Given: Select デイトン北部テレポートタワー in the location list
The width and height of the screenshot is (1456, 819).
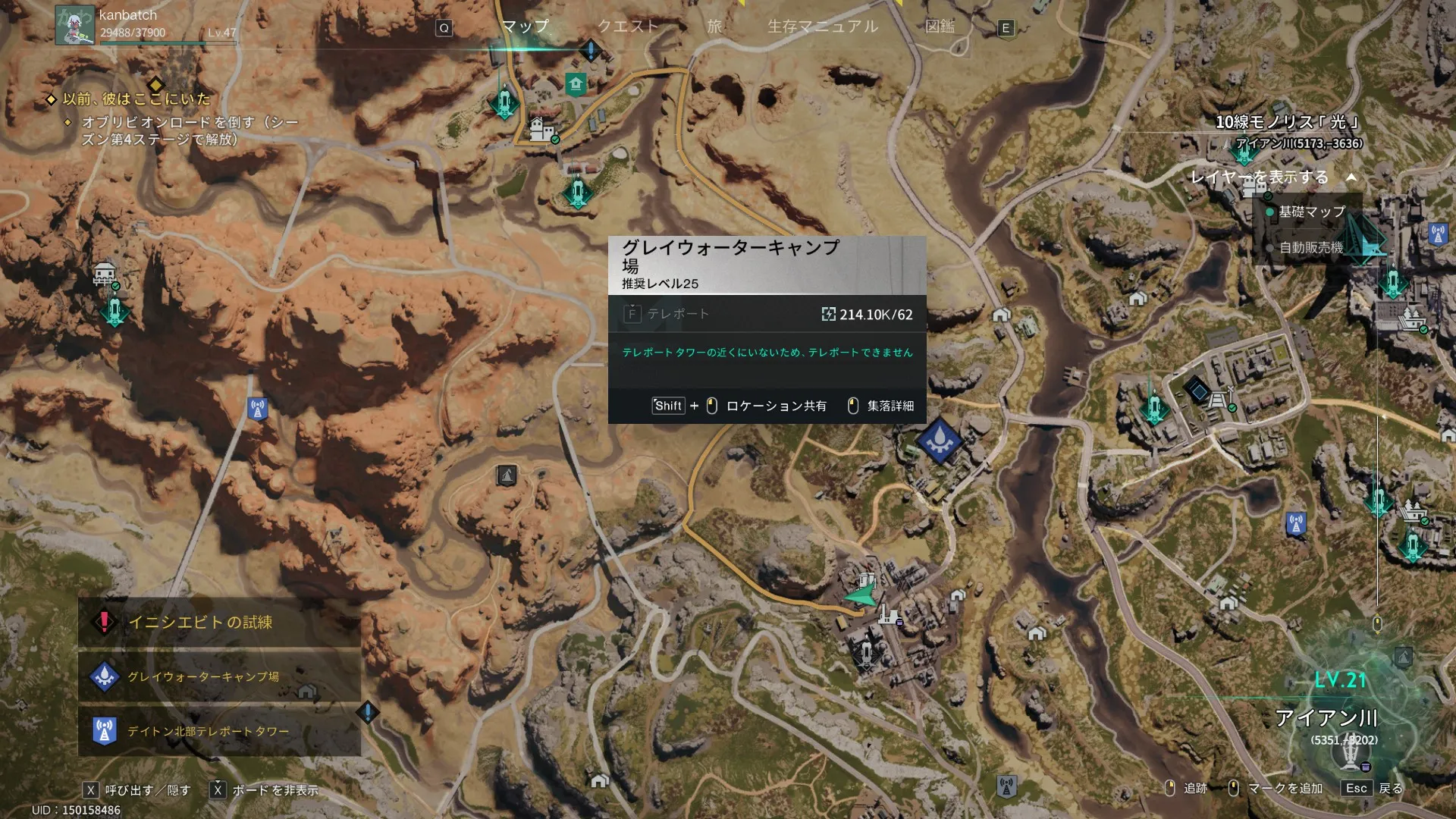Looking at the screenshot, I should pyautogui.click(x=208, y=731).
